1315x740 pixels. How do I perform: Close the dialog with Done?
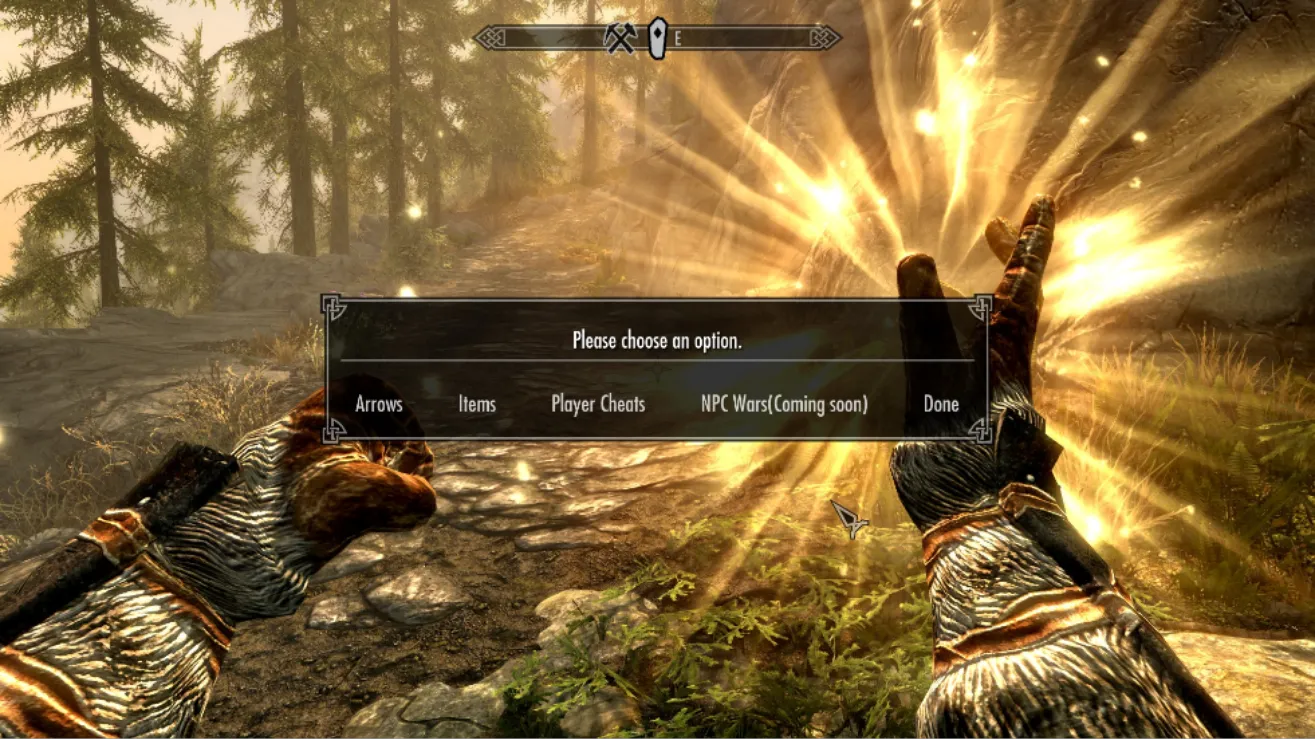941,404
